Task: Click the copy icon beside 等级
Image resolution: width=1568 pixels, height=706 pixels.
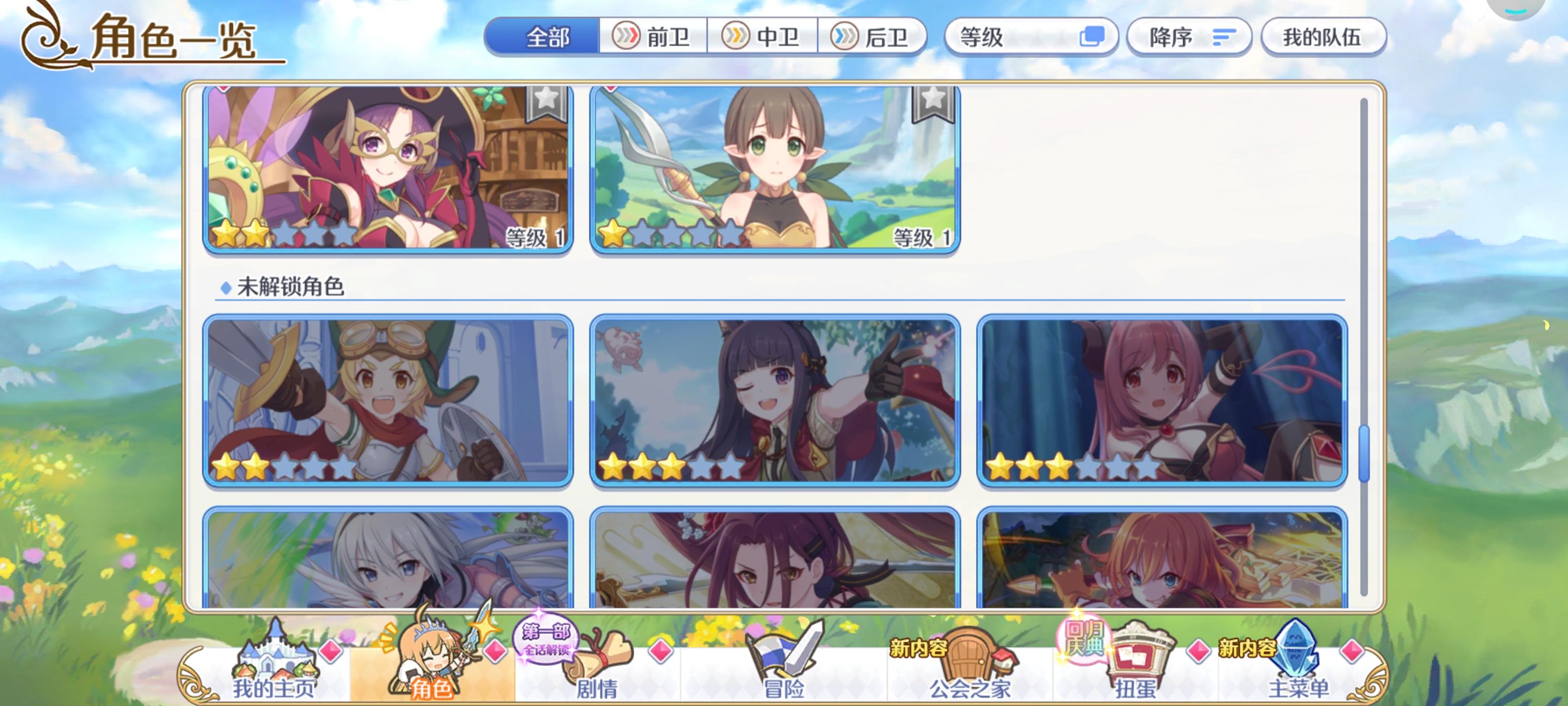Action: tap(1091, 37)
